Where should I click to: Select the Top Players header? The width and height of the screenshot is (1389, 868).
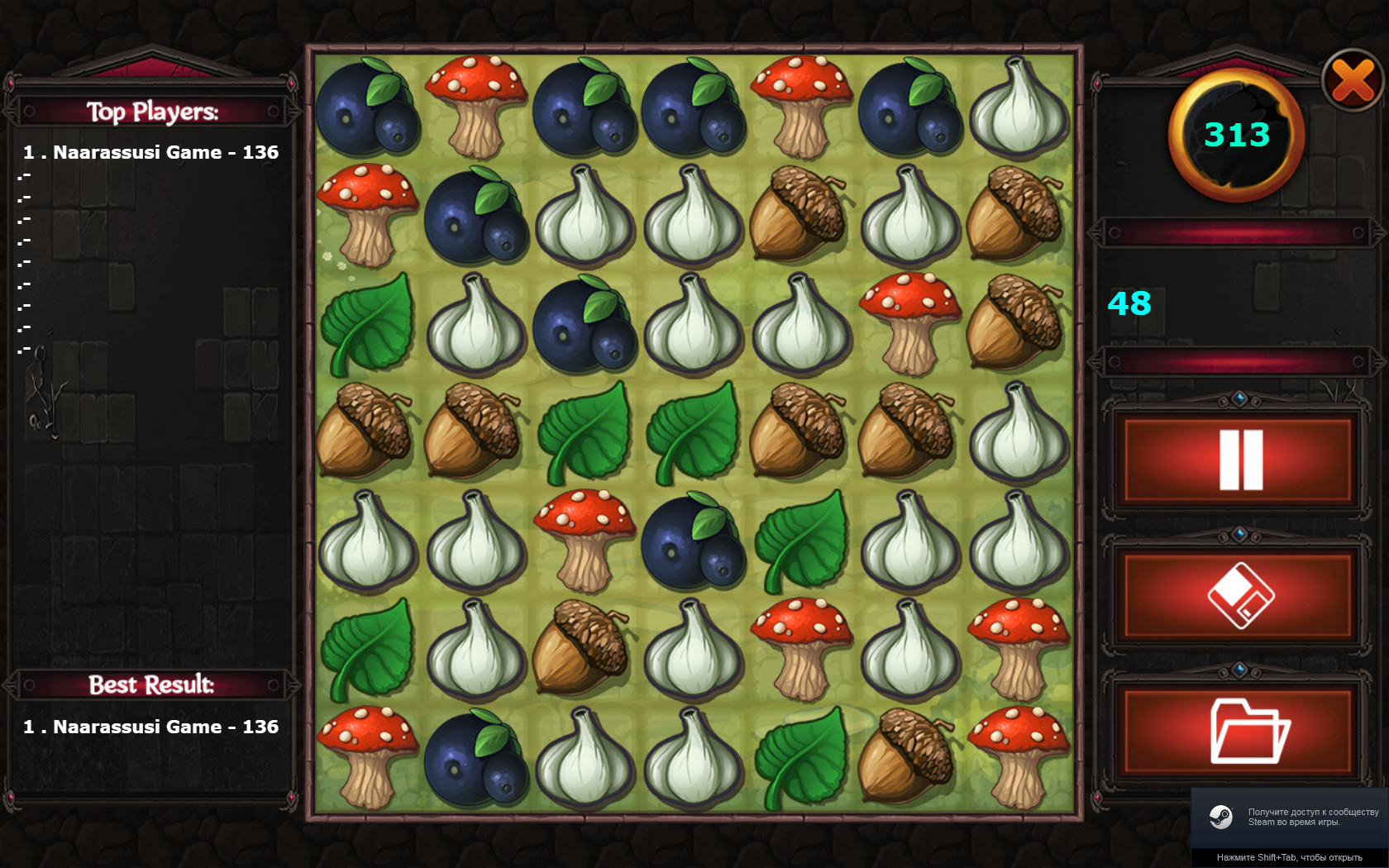point(154,111)
